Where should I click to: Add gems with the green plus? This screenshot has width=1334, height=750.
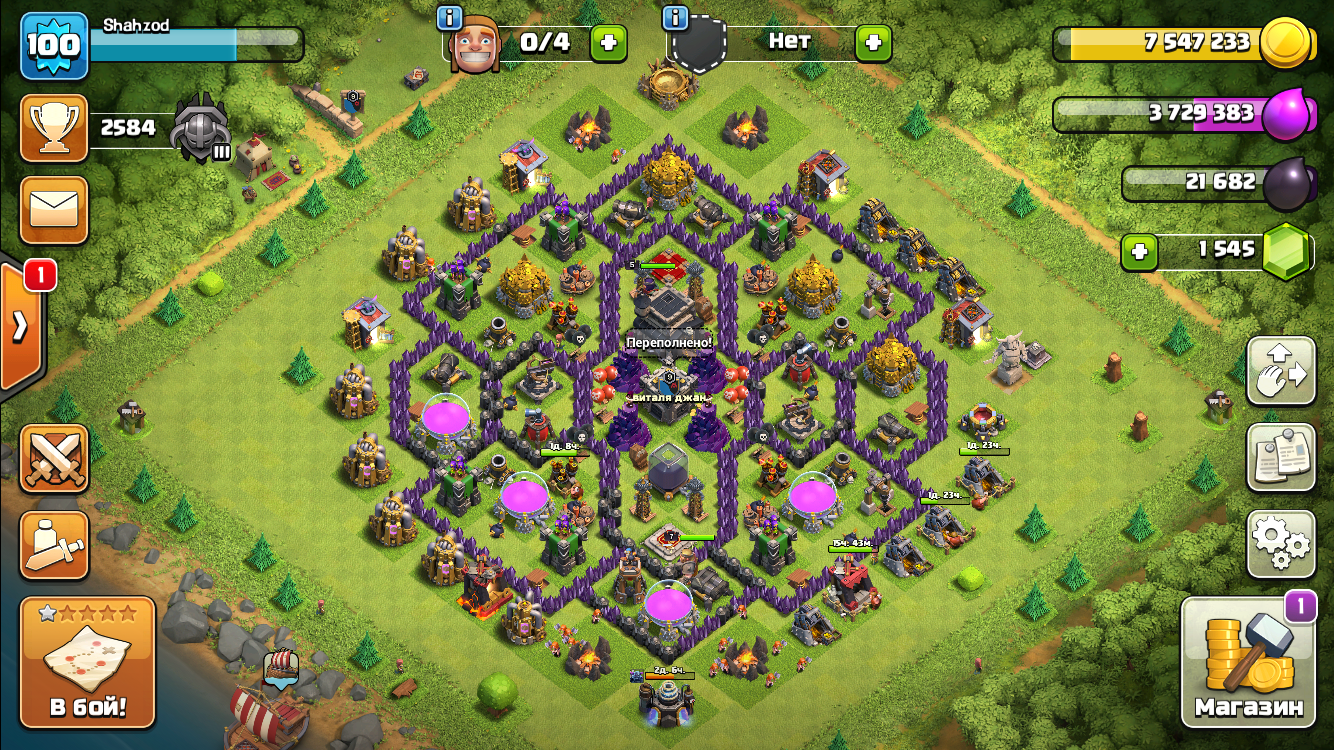(1139, 252)
